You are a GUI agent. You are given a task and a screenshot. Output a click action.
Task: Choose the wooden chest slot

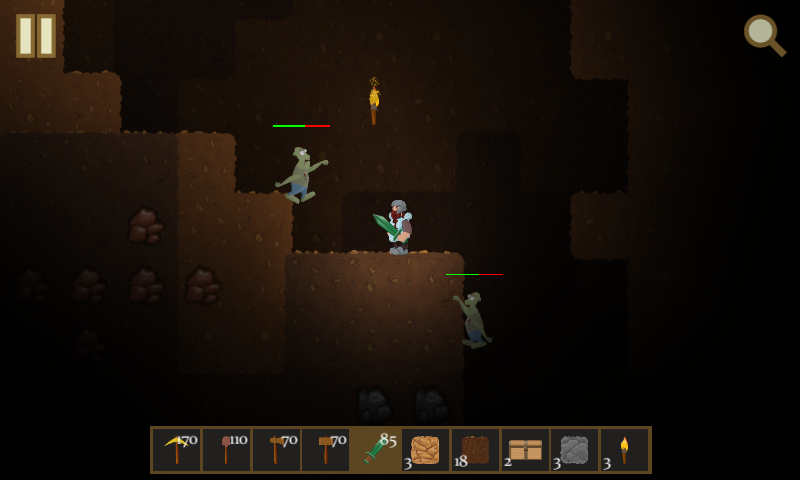tap(525, 450)
